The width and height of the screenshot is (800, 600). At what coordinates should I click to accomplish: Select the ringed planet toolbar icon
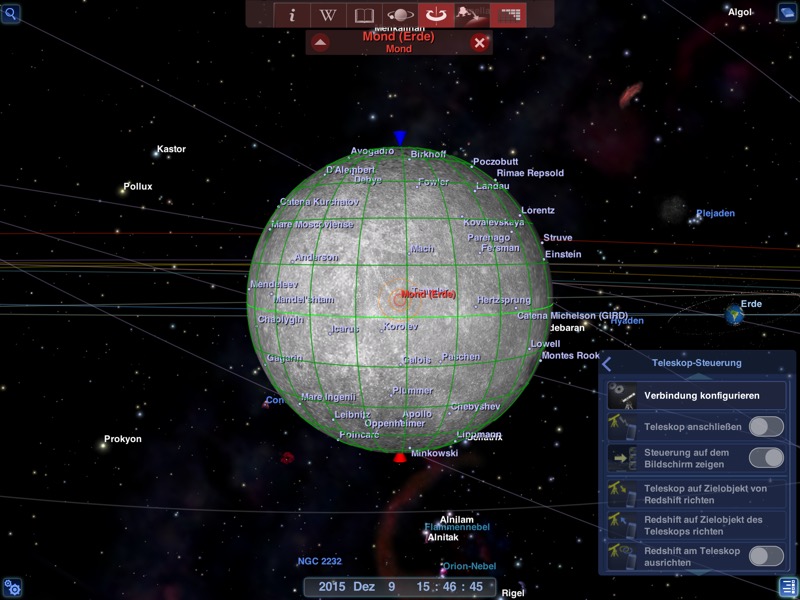(400, 15)
